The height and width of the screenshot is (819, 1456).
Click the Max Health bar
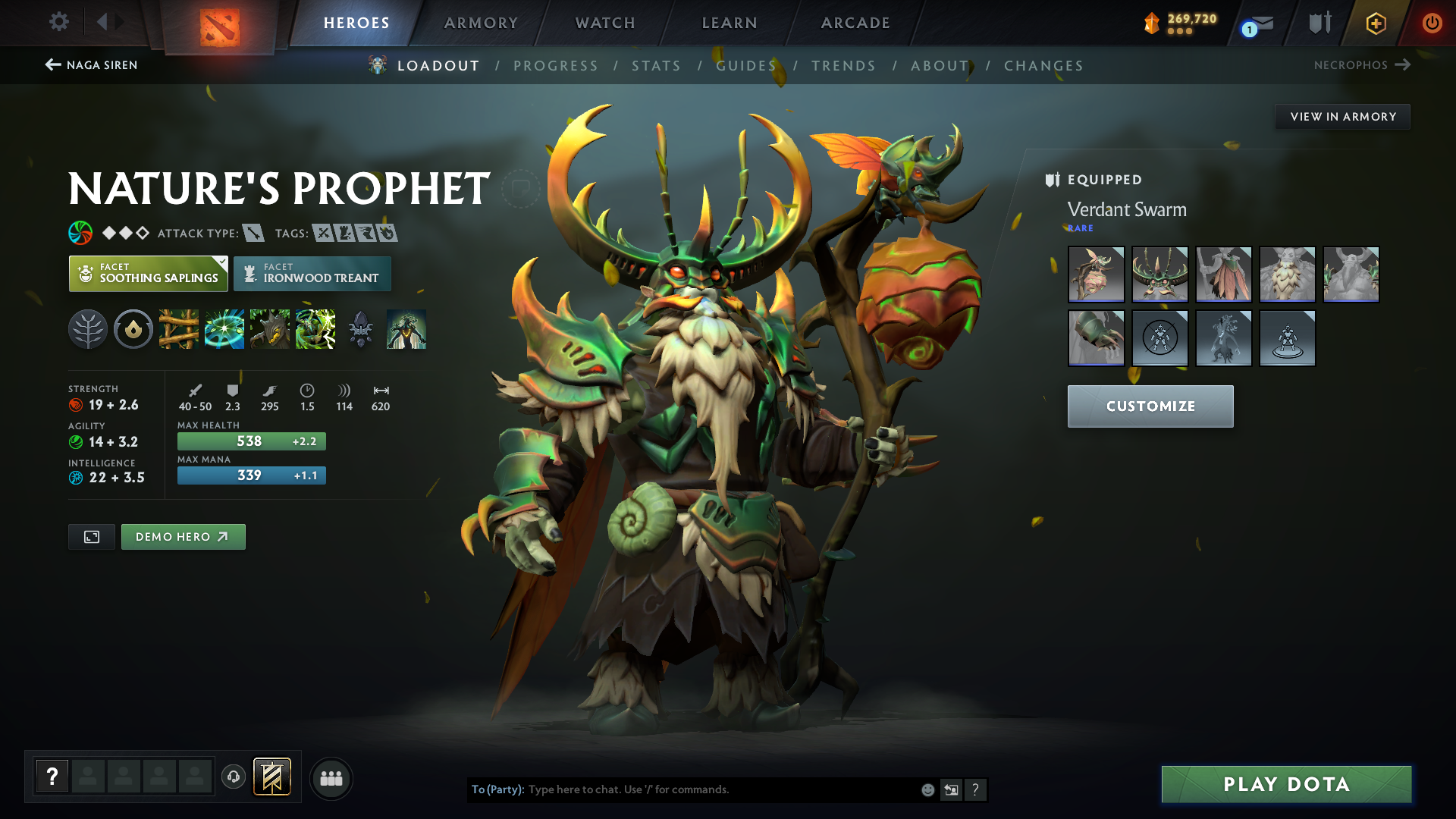point(251,441)
